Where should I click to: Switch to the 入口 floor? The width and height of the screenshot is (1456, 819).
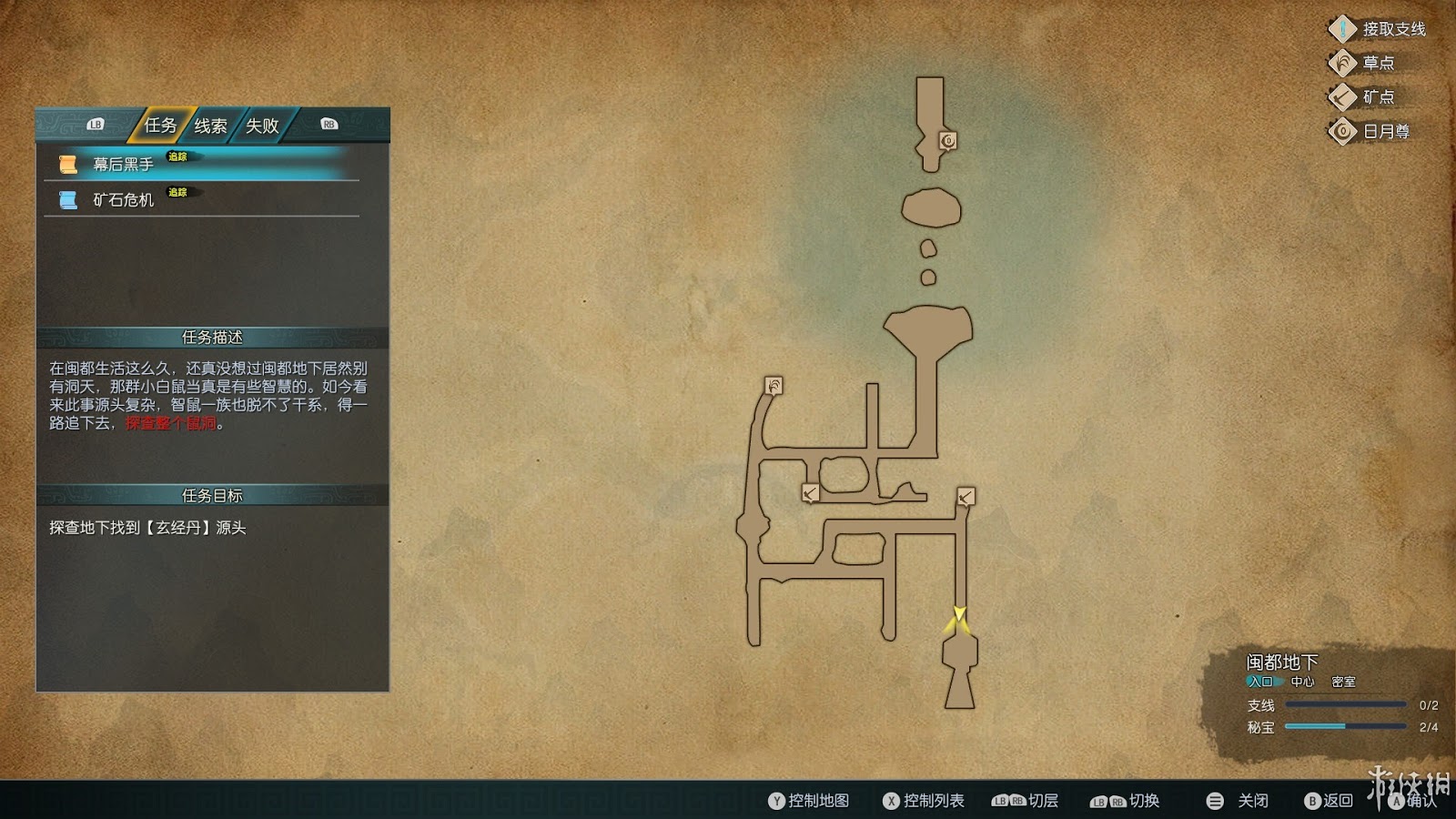click(1260, 682)
